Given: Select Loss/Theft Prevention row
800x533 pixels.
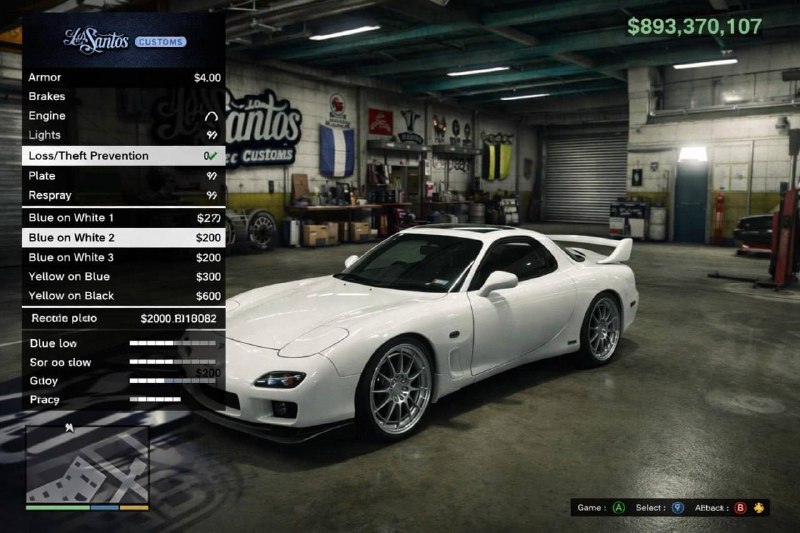Looking at the screenshot, I should [123, 156].
